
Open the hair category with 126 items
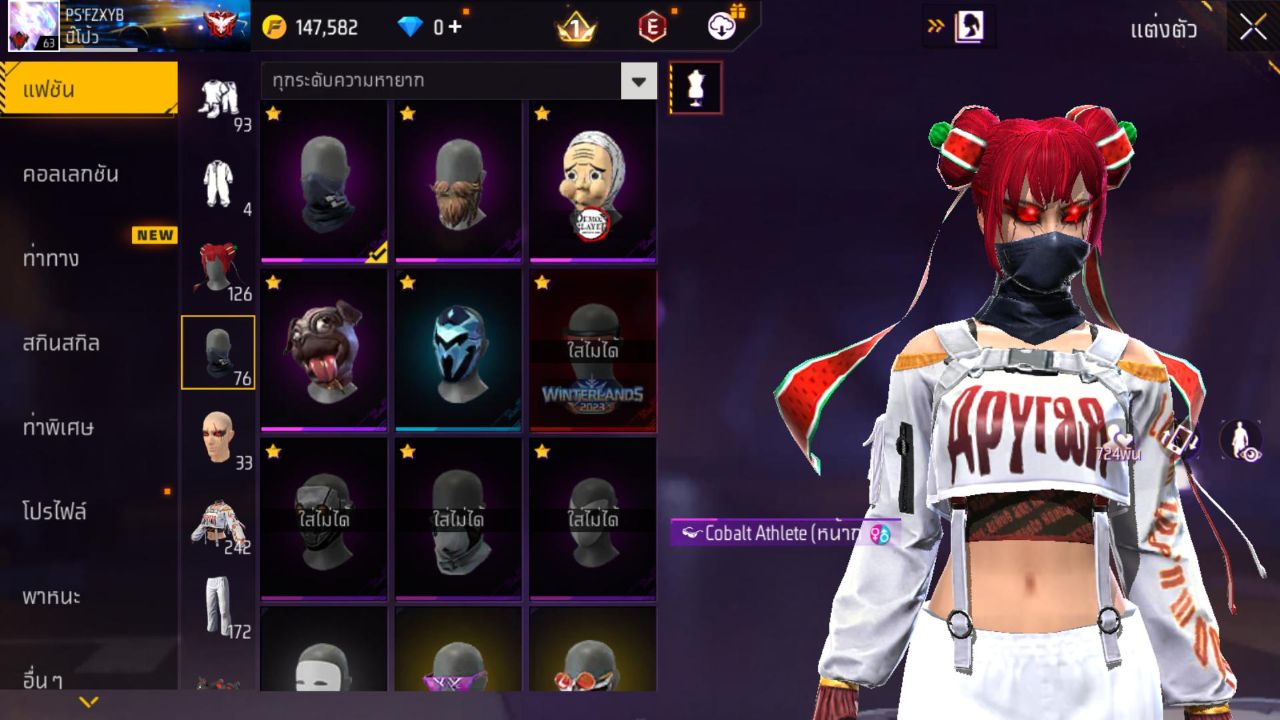point(218,268)
